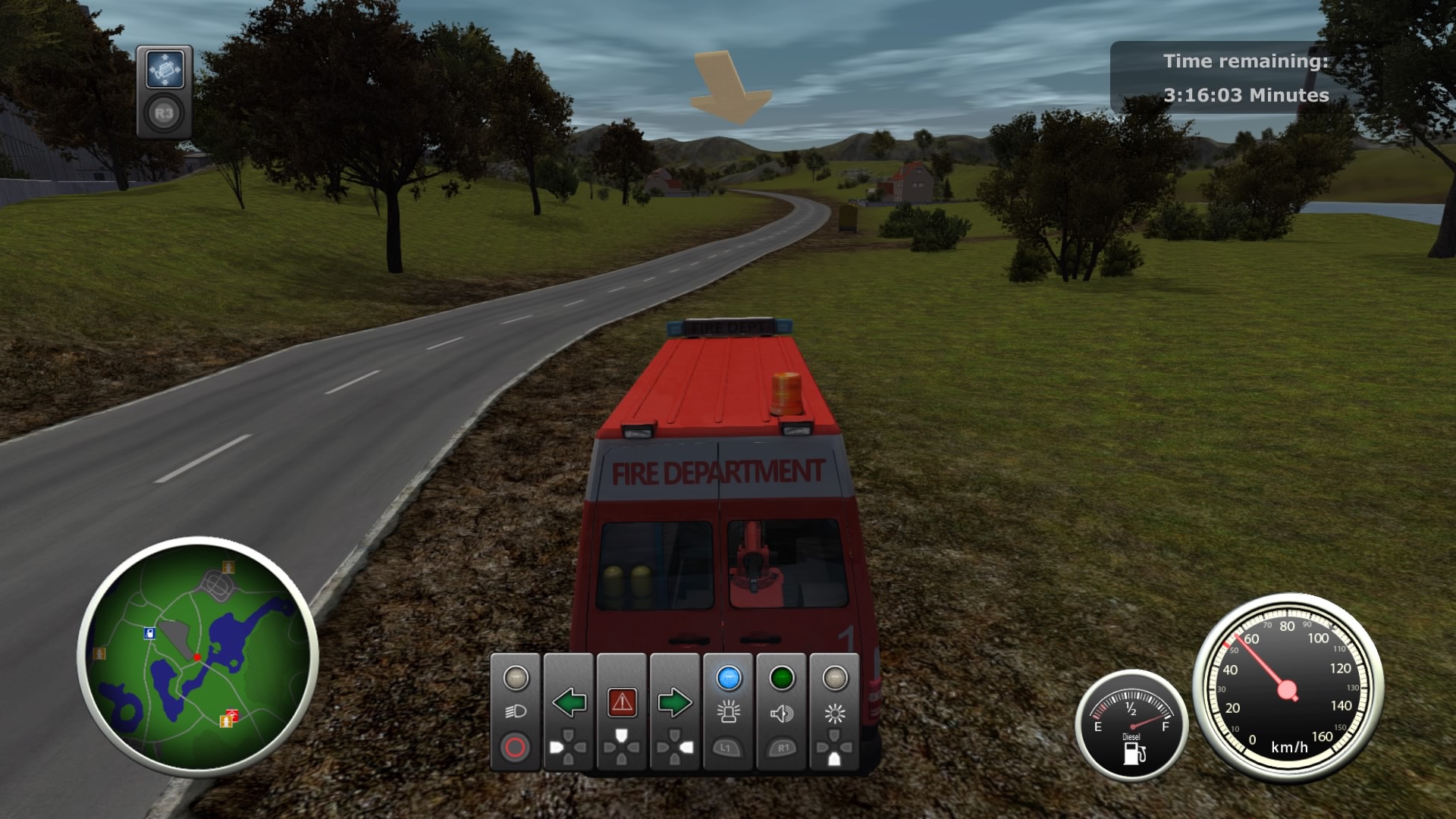Select the fuel station marker on minimap

(149, 632)
